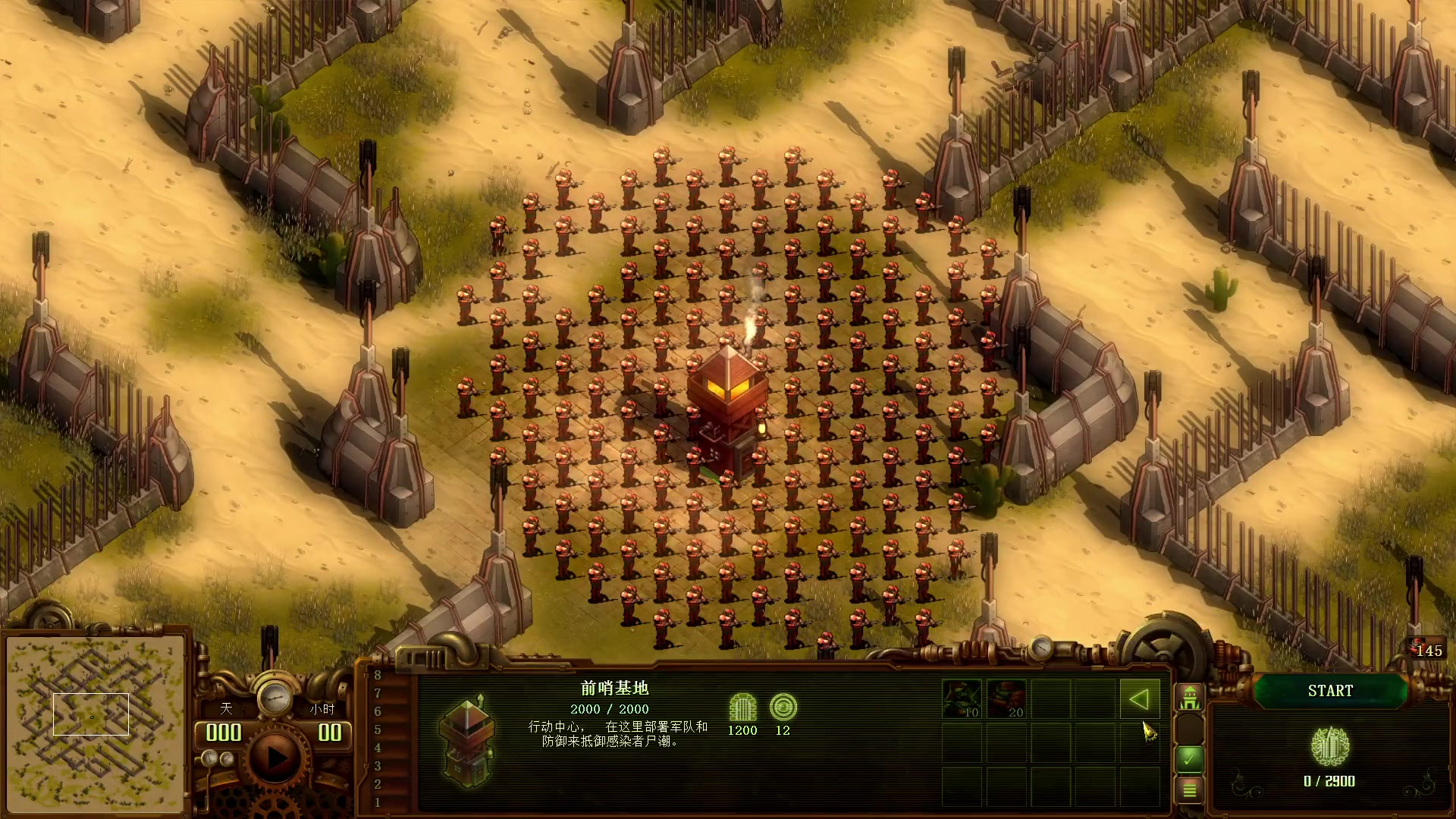
Task: Select control group number 5
Action: (378, 730)
